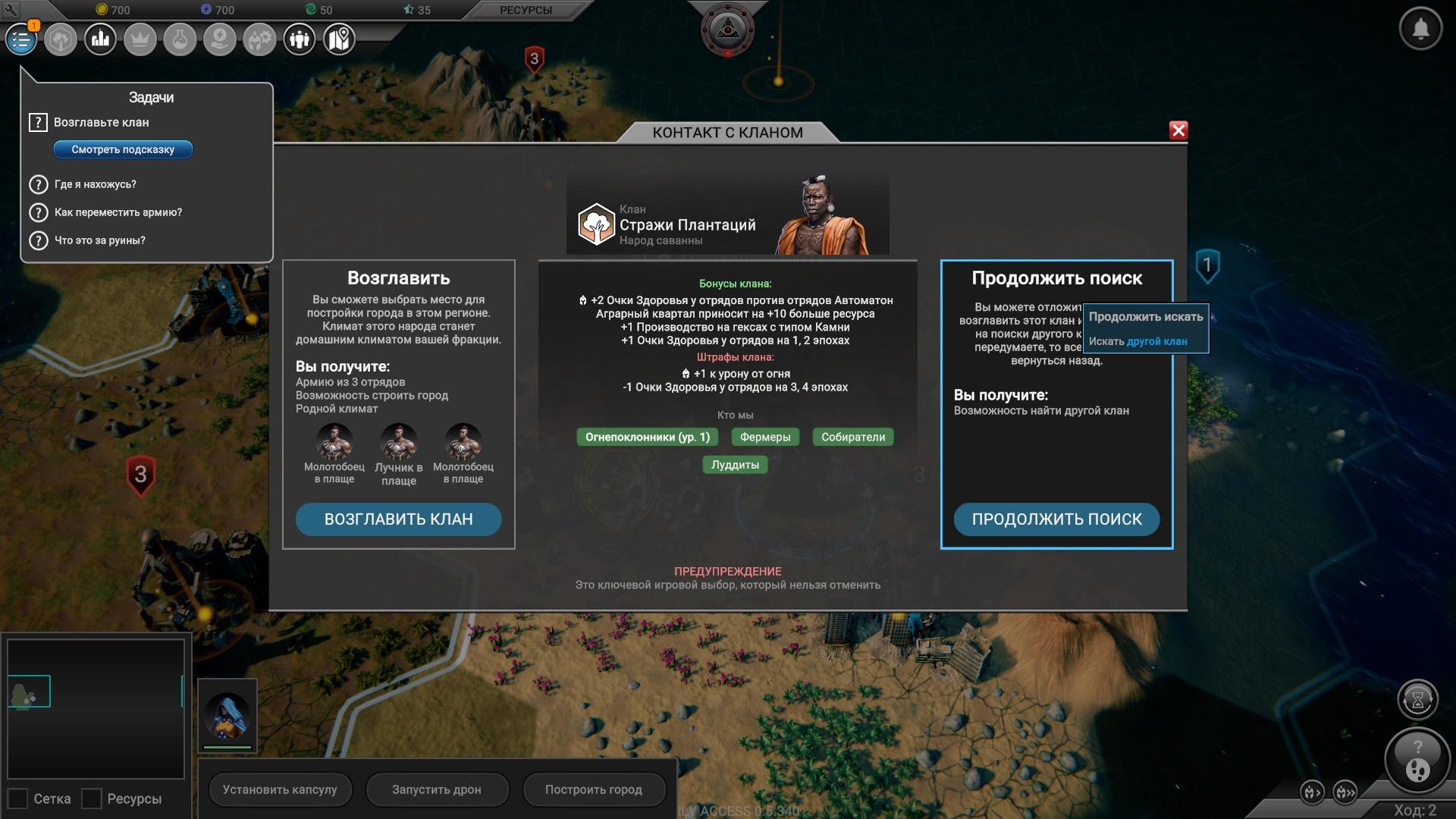Select the hooded unit portrait
Viewport: 1456px width, 819px height.
point(227,715)
